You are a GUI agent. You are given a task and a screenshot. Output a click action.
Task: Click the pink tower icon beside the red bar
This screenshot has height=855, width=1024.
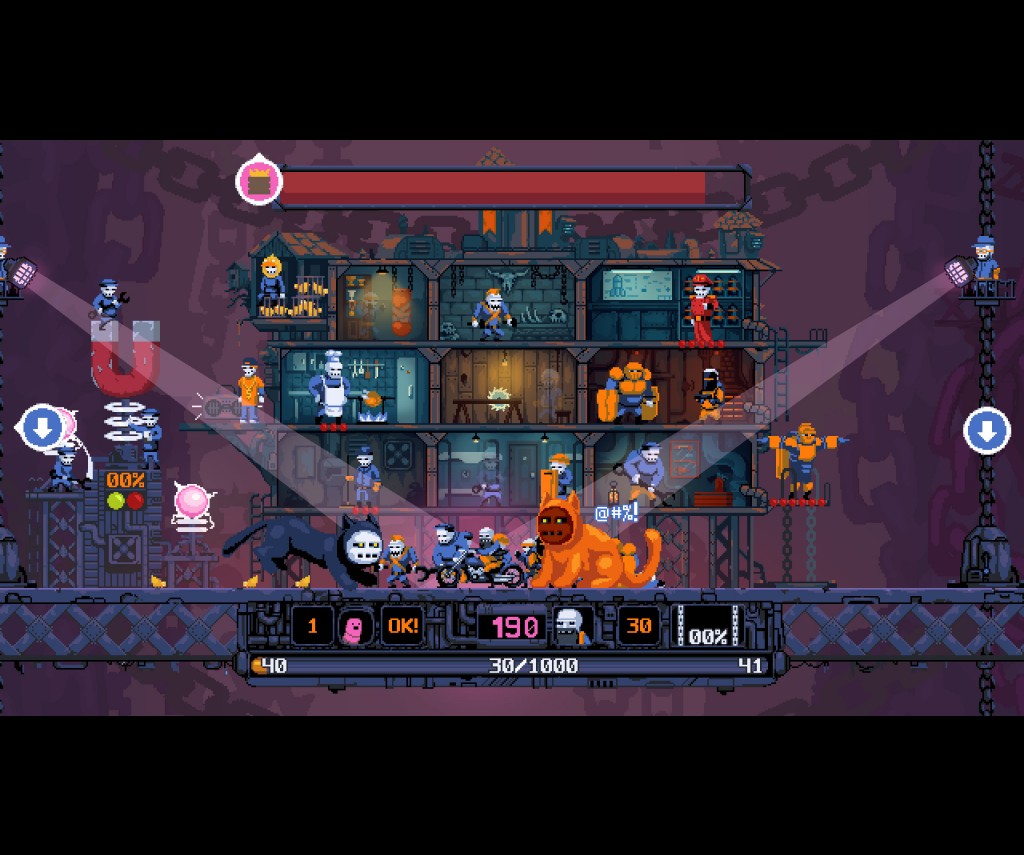[x=259, y=182]
